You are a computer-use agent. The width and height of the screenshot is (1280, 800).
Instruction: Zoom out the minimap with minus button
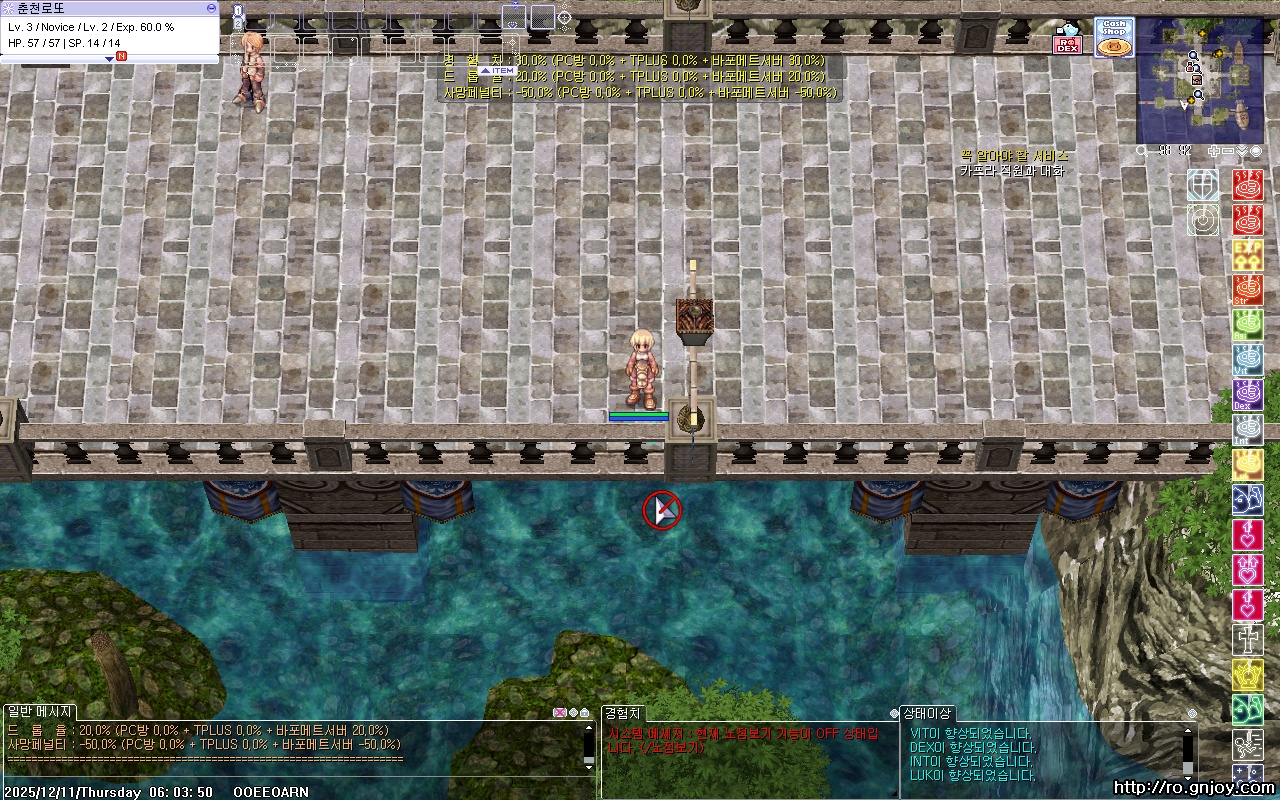(x=1228, y=151)
